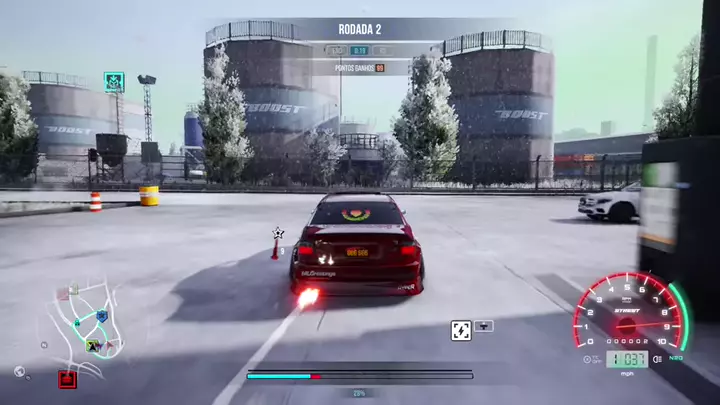Viewport: 720px width, 405px height.
Task: Click the globe icon beside the minimap
Action: (19, 371)
